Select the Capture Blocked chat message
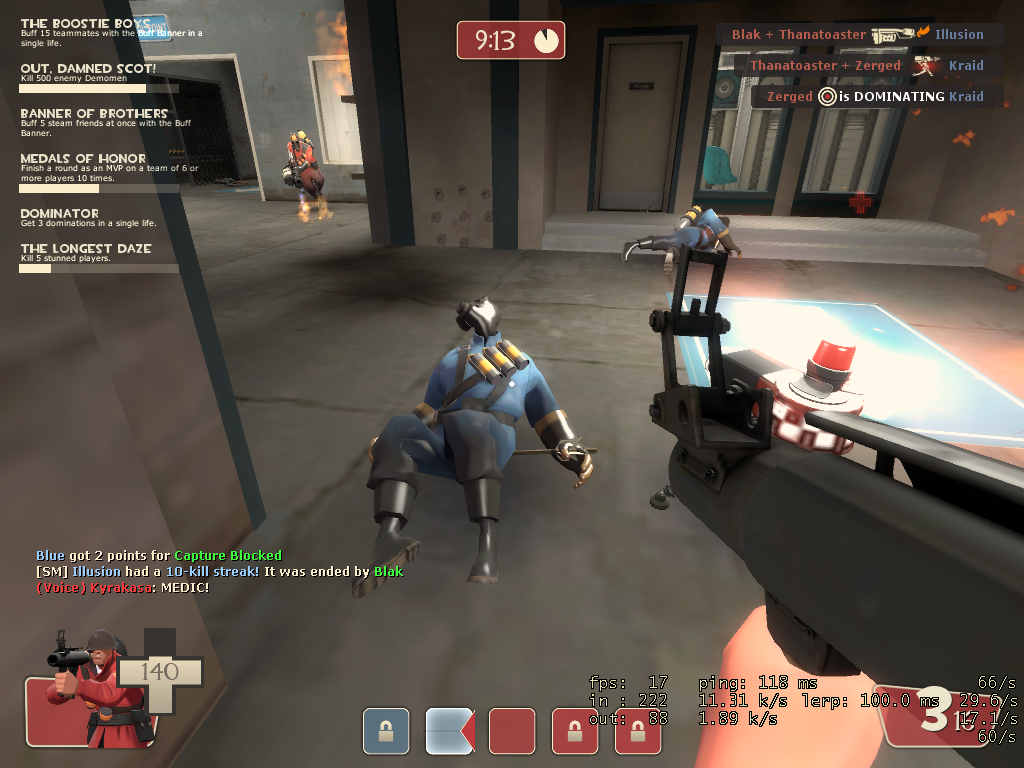 [159, 555]
